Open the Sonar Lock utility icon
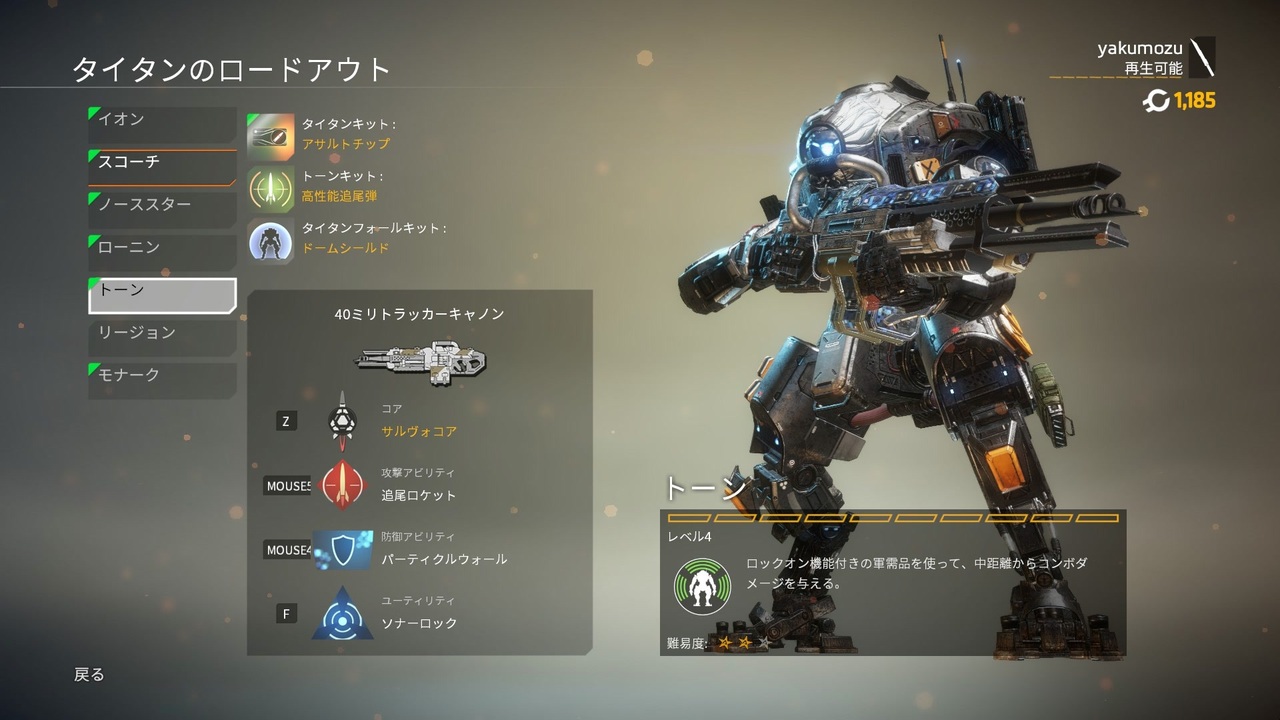The width and height of the screenshot is (1280, 720). (341, 613)
